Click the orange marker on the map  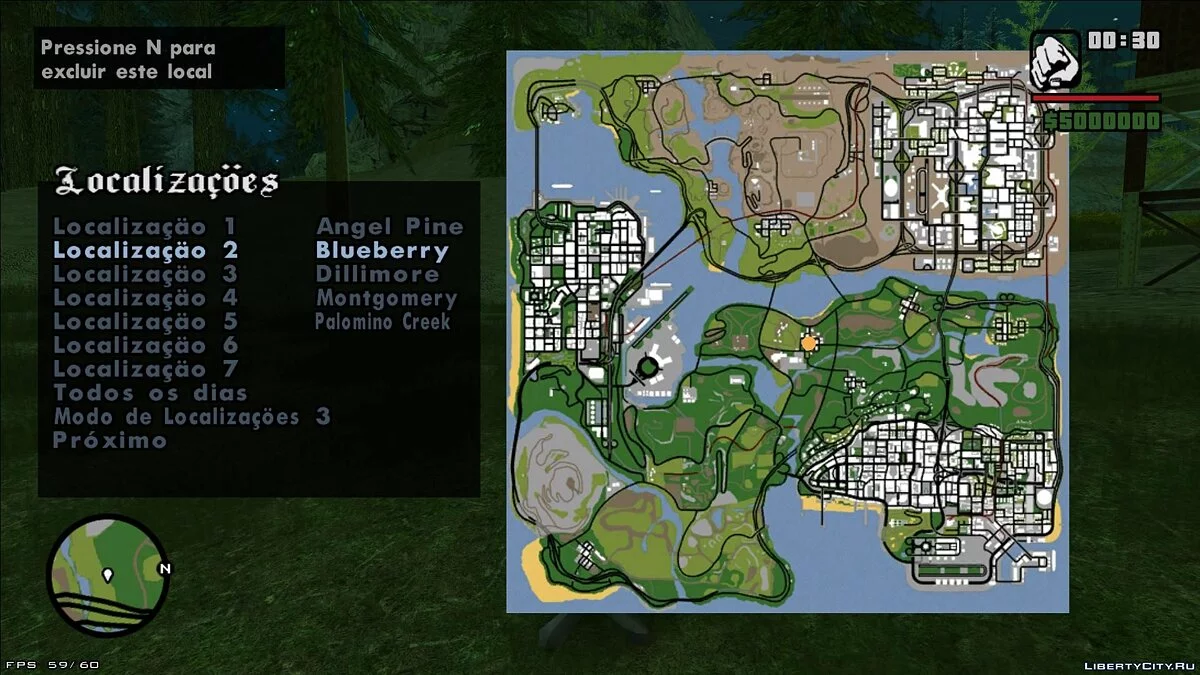pos(809,343)
